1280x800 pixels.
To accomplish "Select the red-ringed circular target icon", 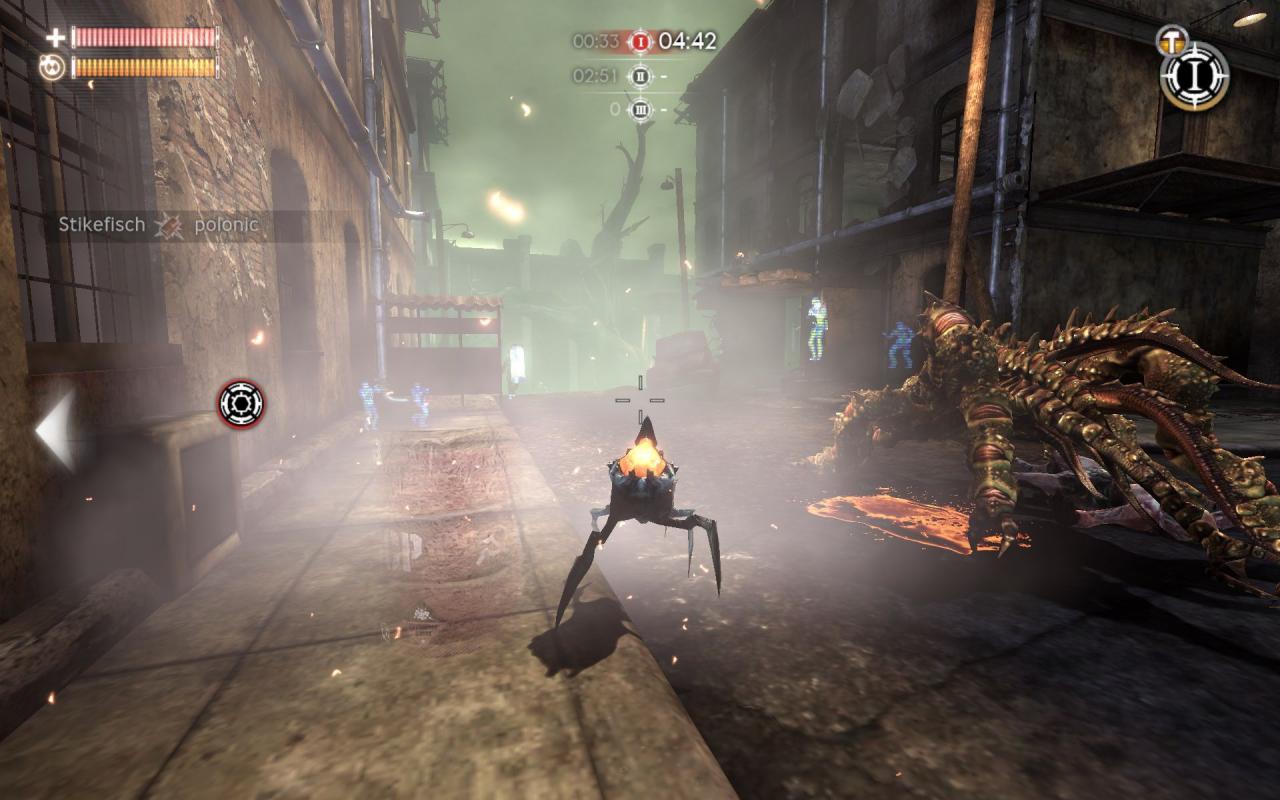I will 241,404.
